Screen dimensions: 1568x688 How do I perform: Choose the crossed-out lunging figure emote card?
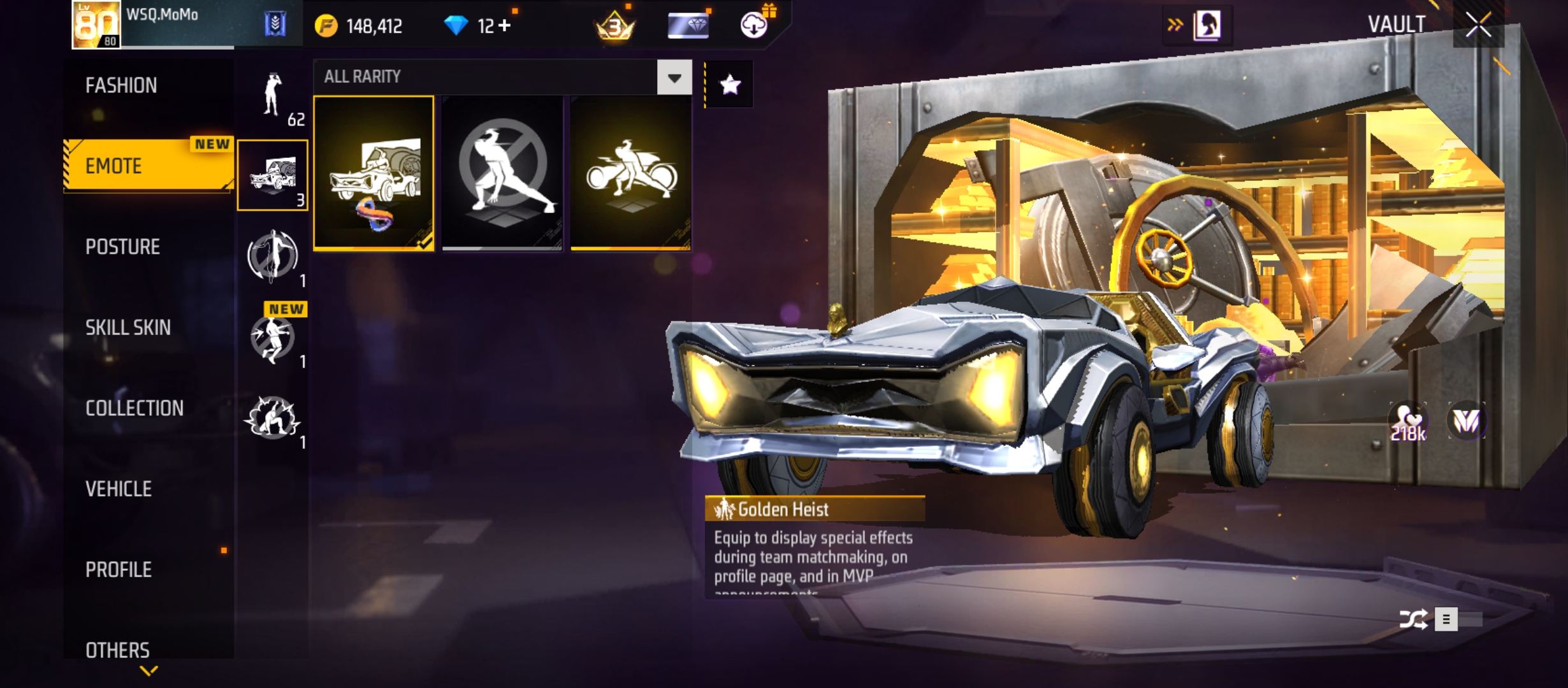pyautogui.click(x=502, y=173)
